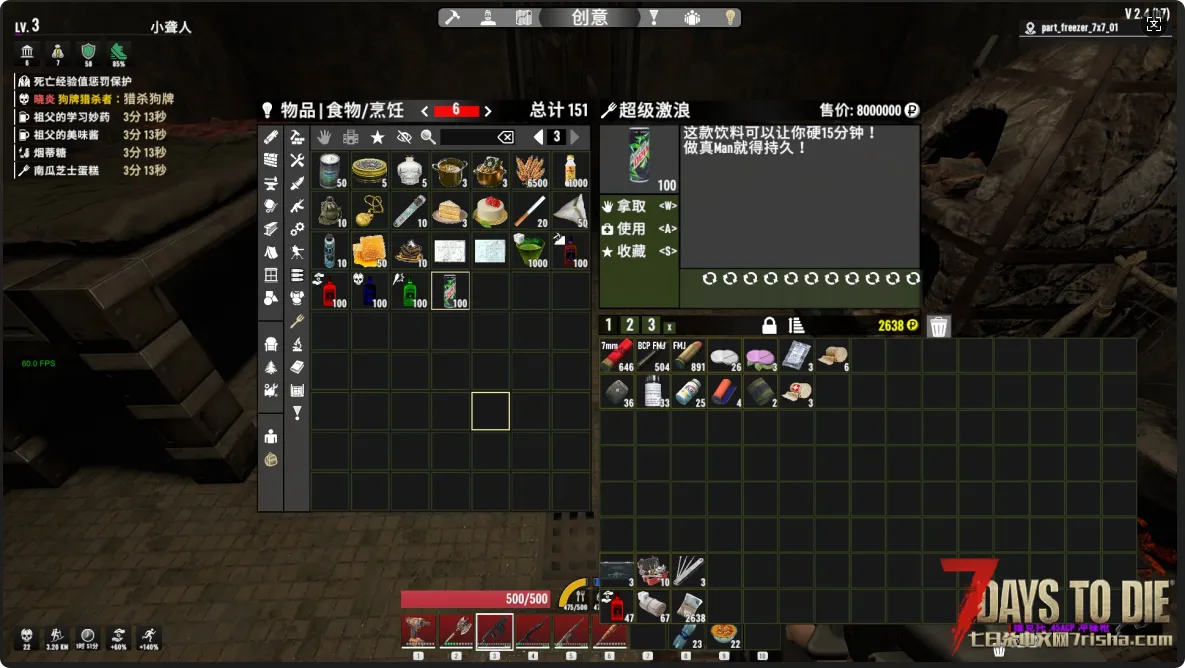Select the slice of layer cake
1185x668 pixels.
450,211
